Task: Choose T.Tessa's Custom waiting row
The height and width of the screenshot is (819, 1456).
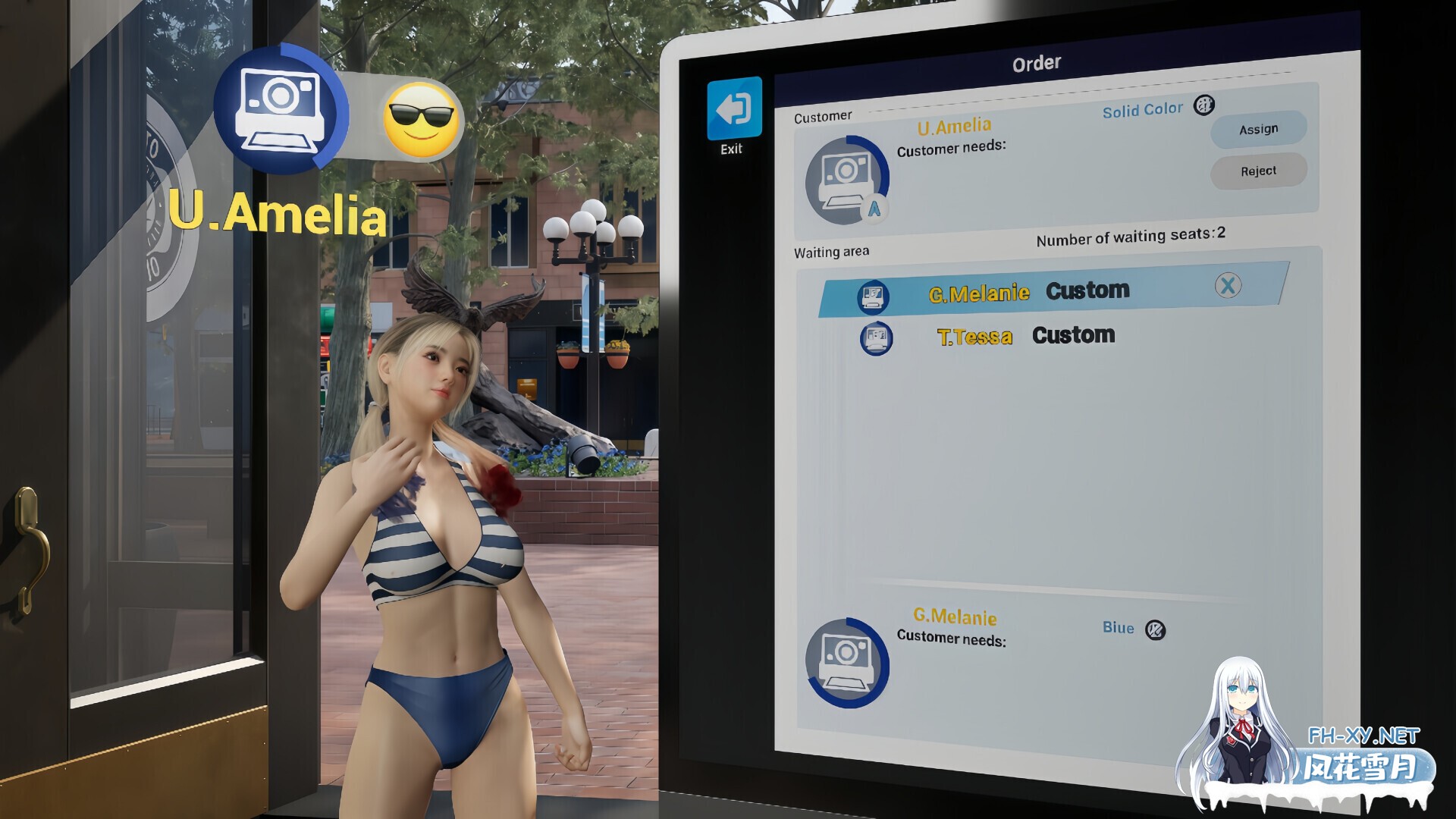Action: coord(1025,336)
